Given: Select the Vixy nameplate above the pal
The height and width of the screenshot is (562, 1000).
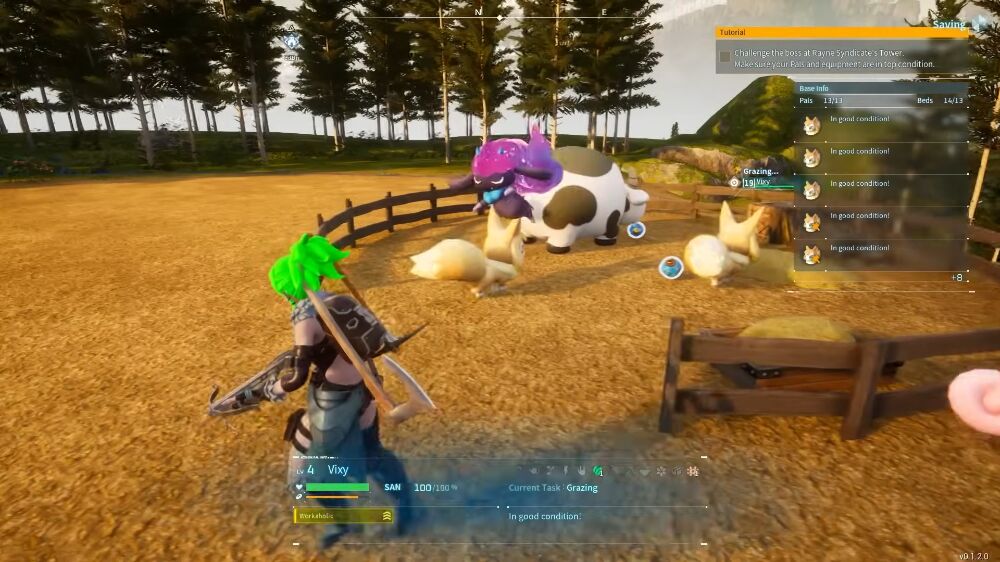Looking at the screenshot, I should (x=762, y=182).
